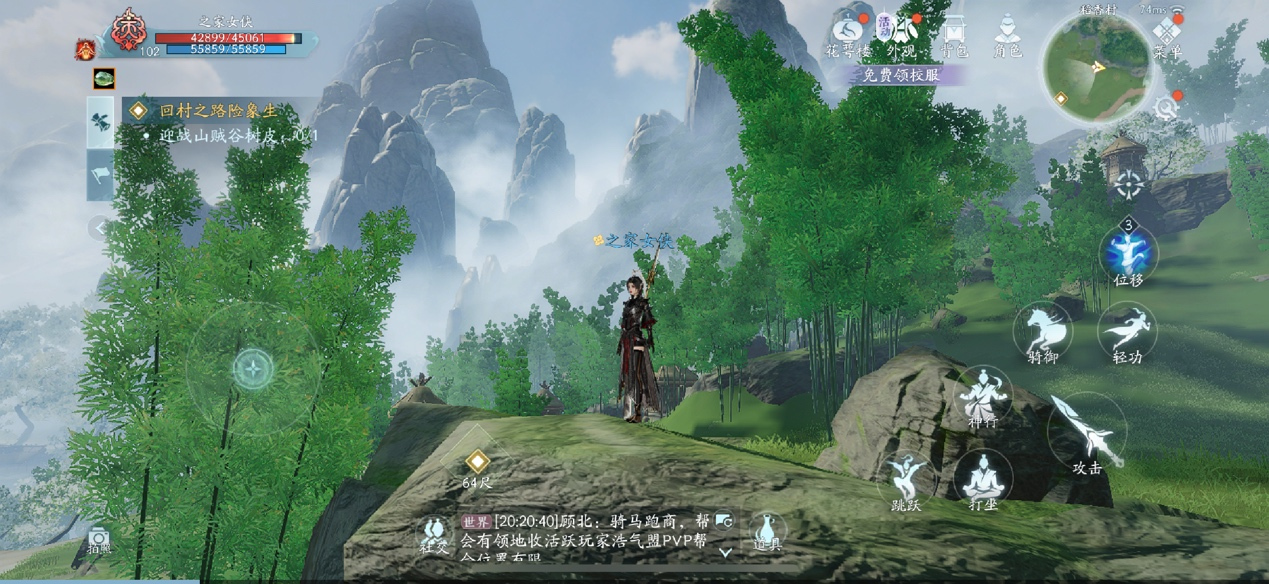
Task: Activate the 神行 travel skill
Action: tap(982, 395)
